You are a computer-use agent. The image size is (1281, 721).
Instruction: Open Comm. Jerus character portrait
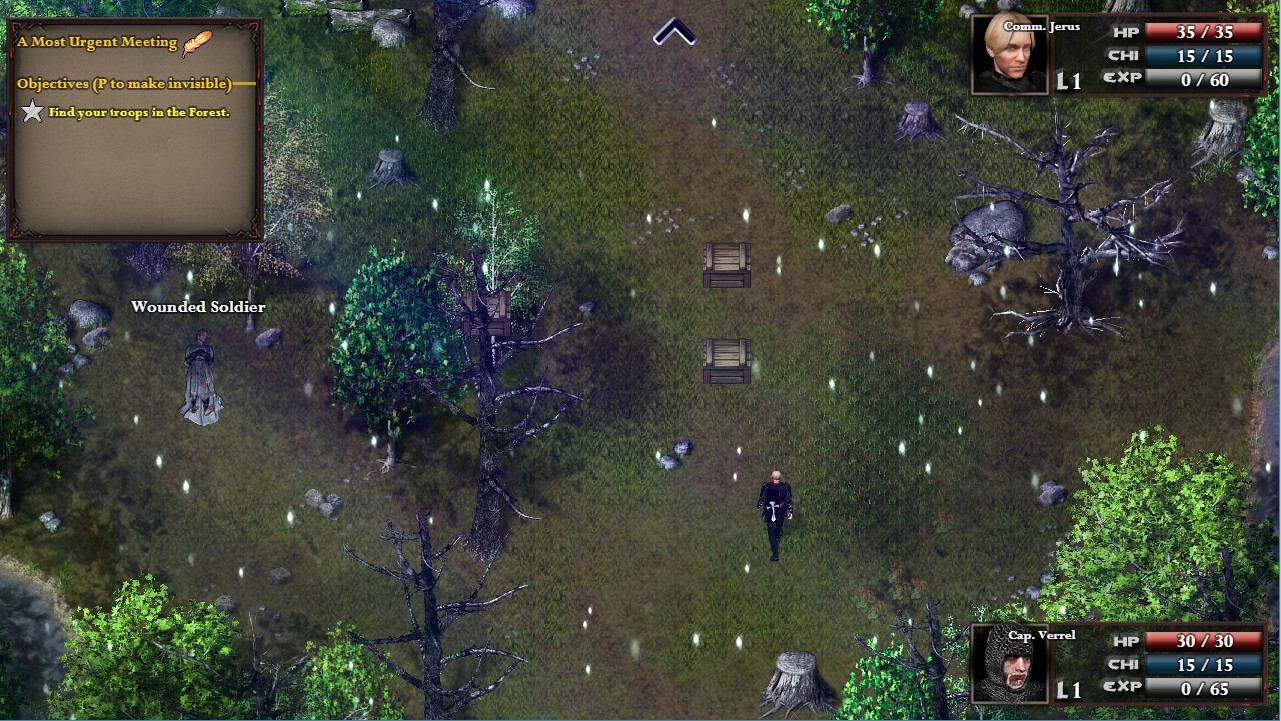click(1008, 53)
